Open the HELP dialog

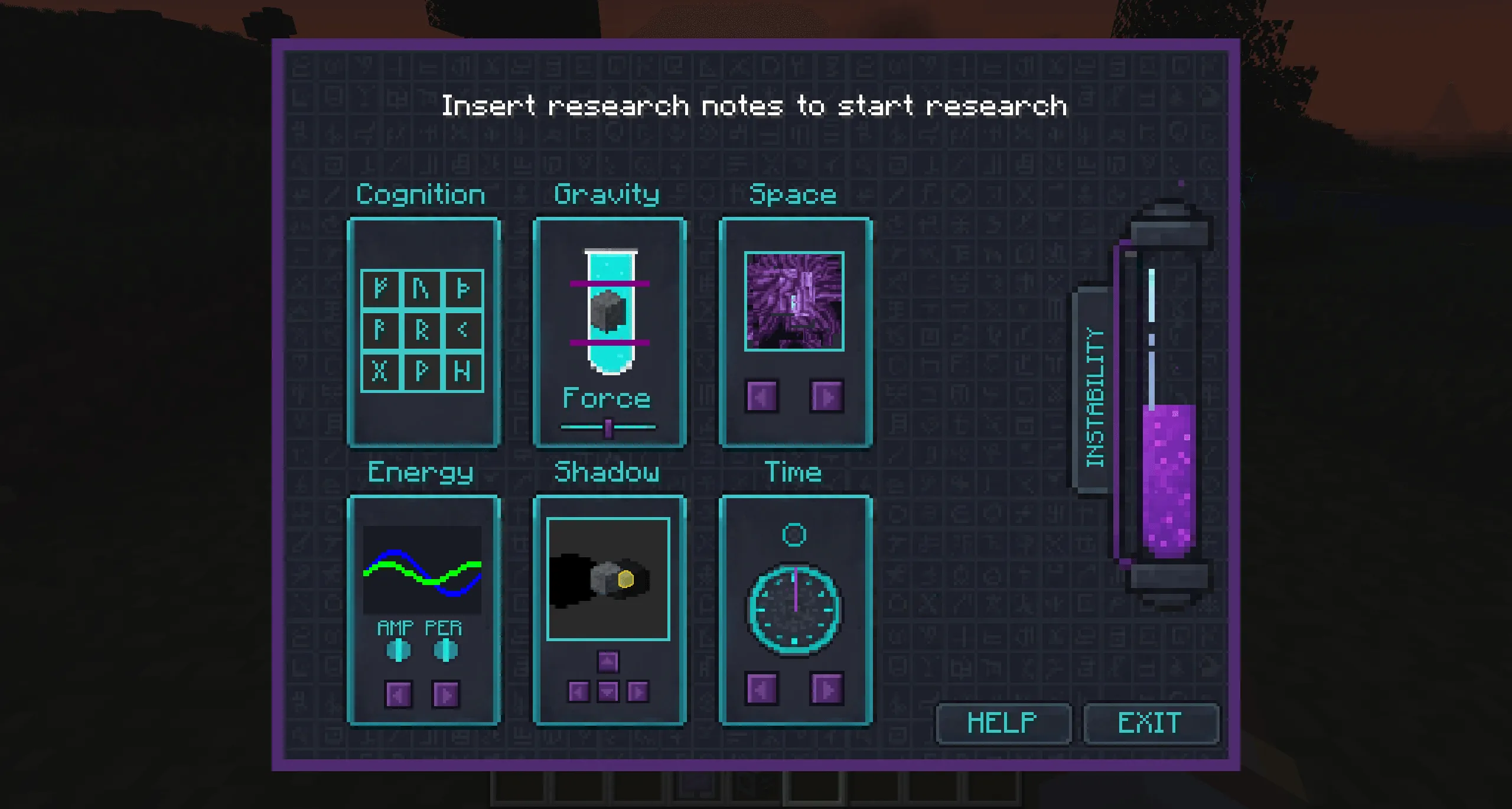1003,723
